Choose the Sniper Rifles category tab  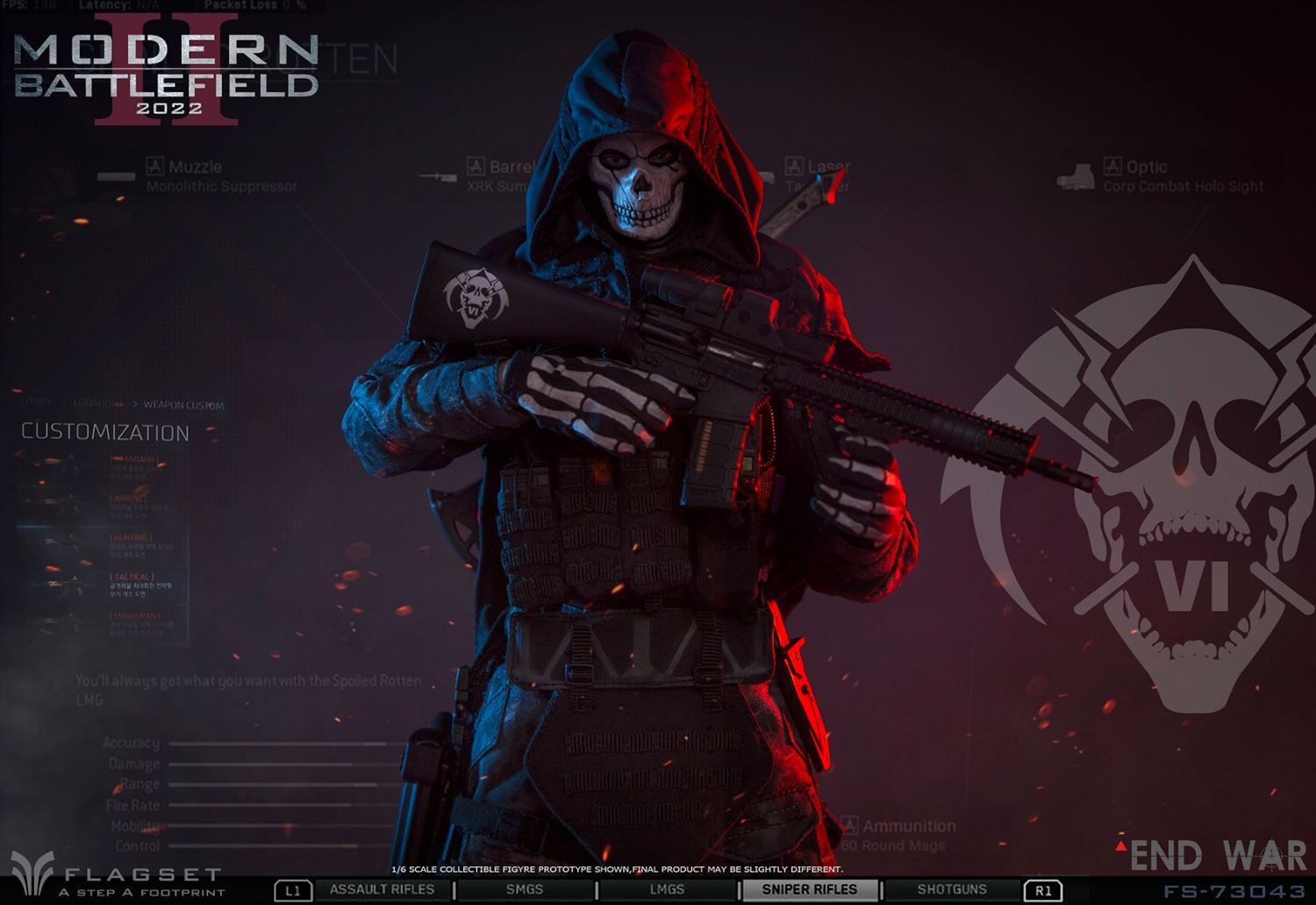click(x=809, y=889)
